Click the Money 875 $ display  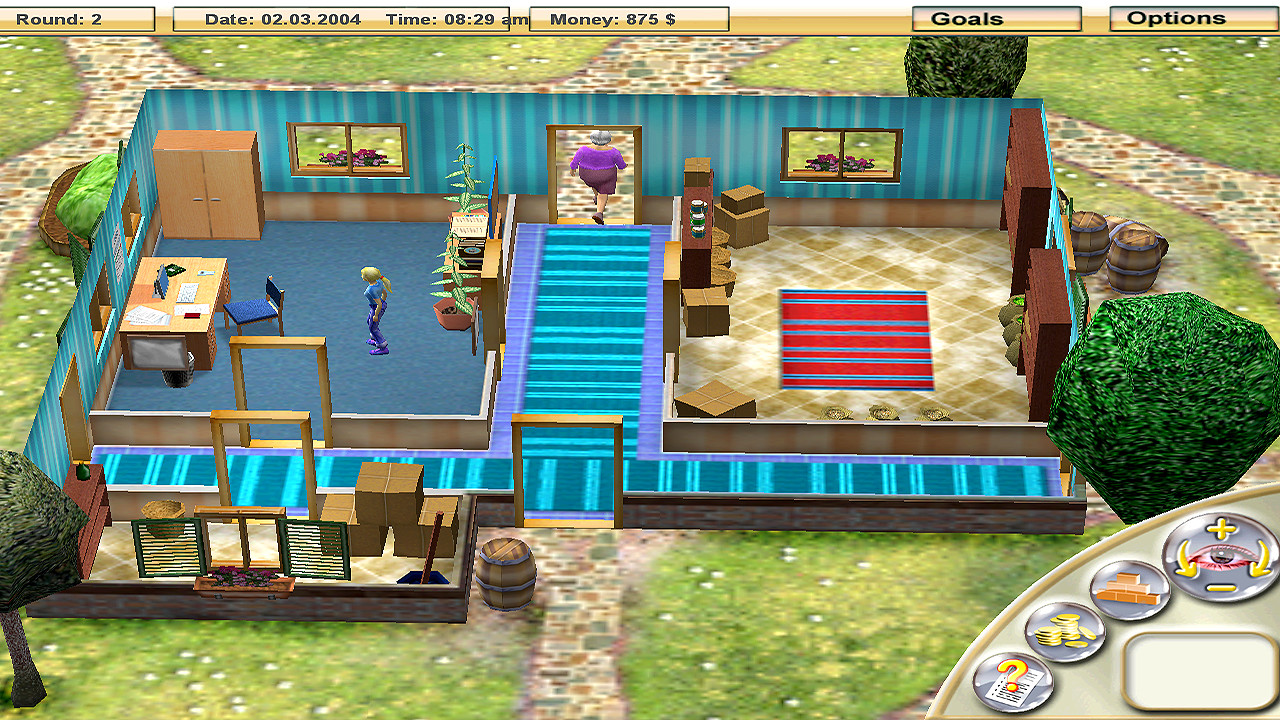612,16
